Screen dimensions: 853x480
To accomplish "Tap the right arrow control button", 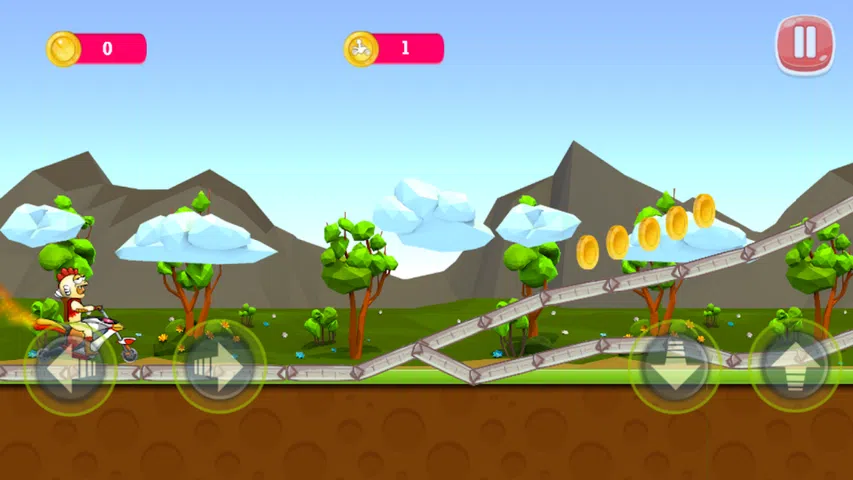I will (219, 367).
